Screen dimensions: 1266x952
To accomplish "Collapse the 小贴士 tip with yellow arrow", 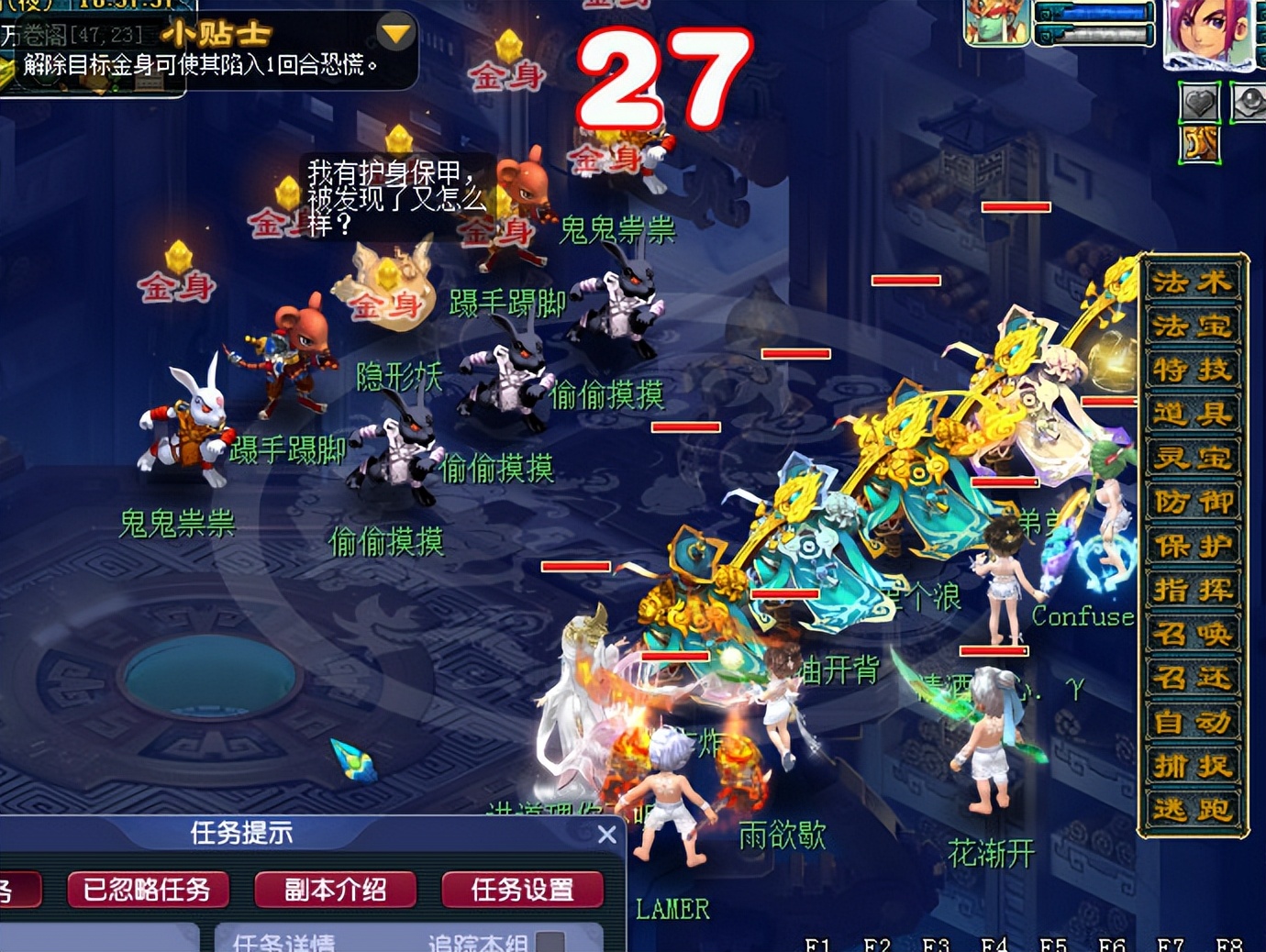I will tap(396, 35).
